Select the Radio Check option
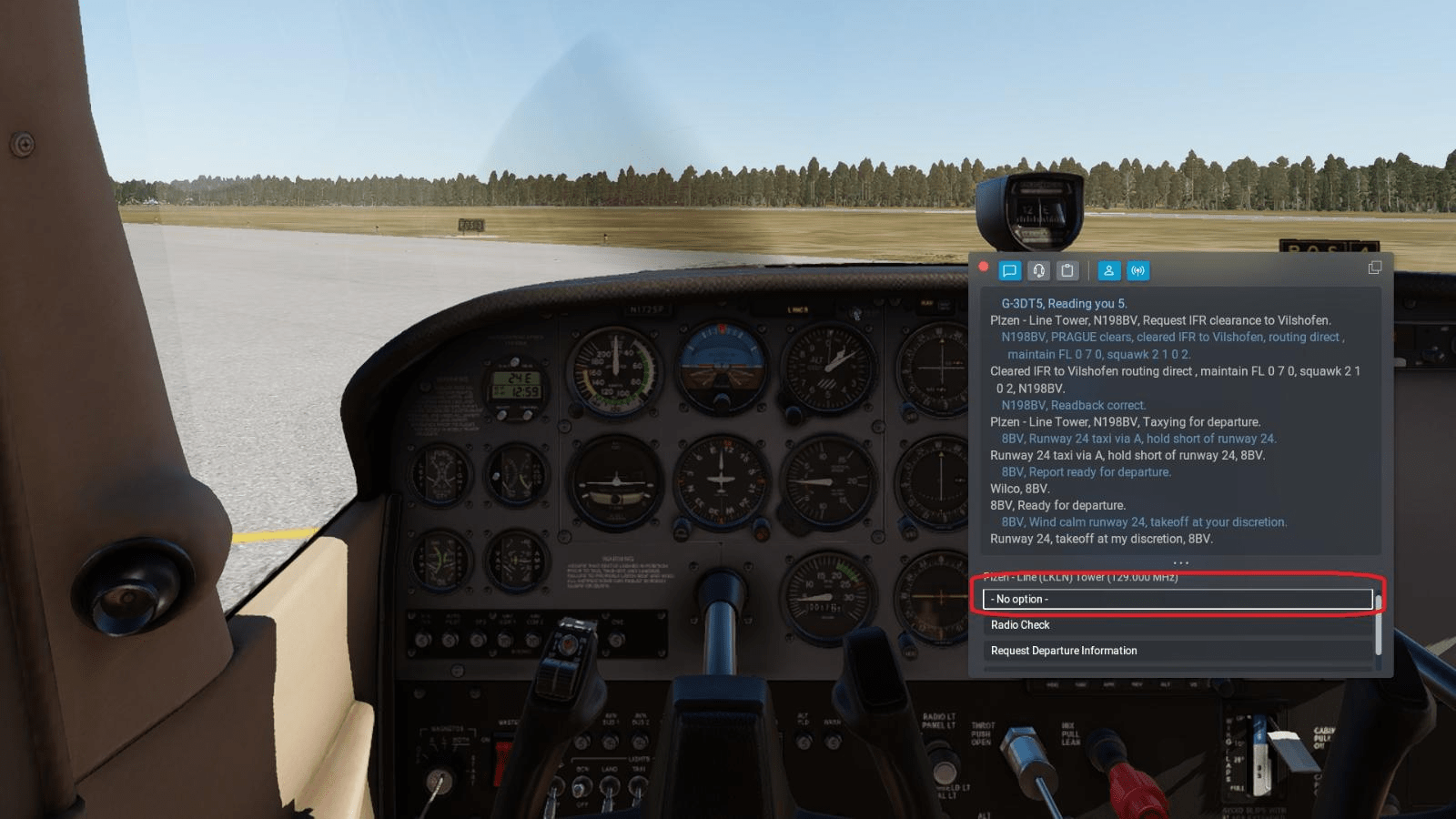This screenshot has width=1456, height=819. pyautogui.click(x=1021, y=625)
